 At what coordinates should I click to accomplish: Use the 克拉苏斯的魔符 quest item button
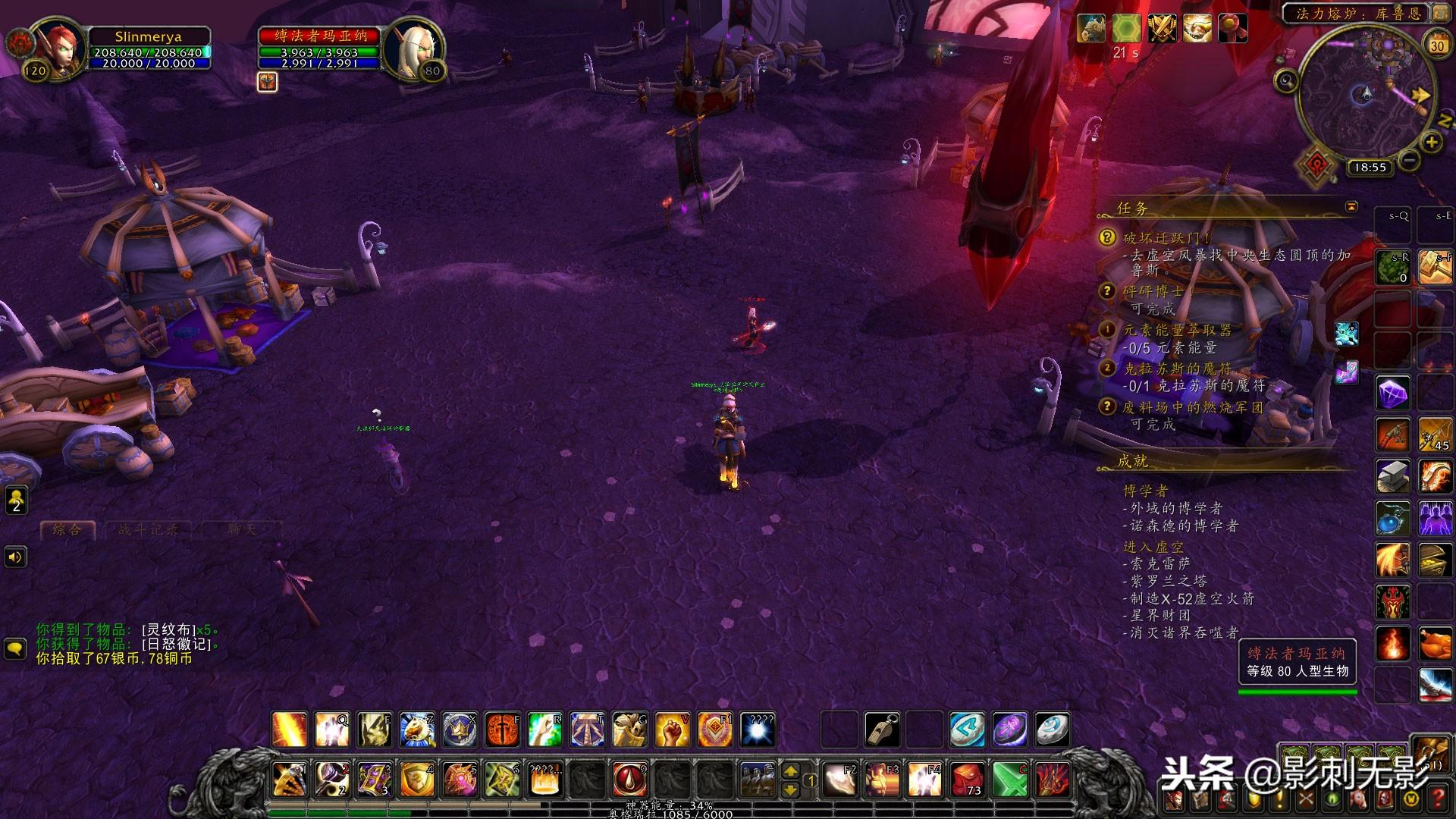coord(1346,372)
